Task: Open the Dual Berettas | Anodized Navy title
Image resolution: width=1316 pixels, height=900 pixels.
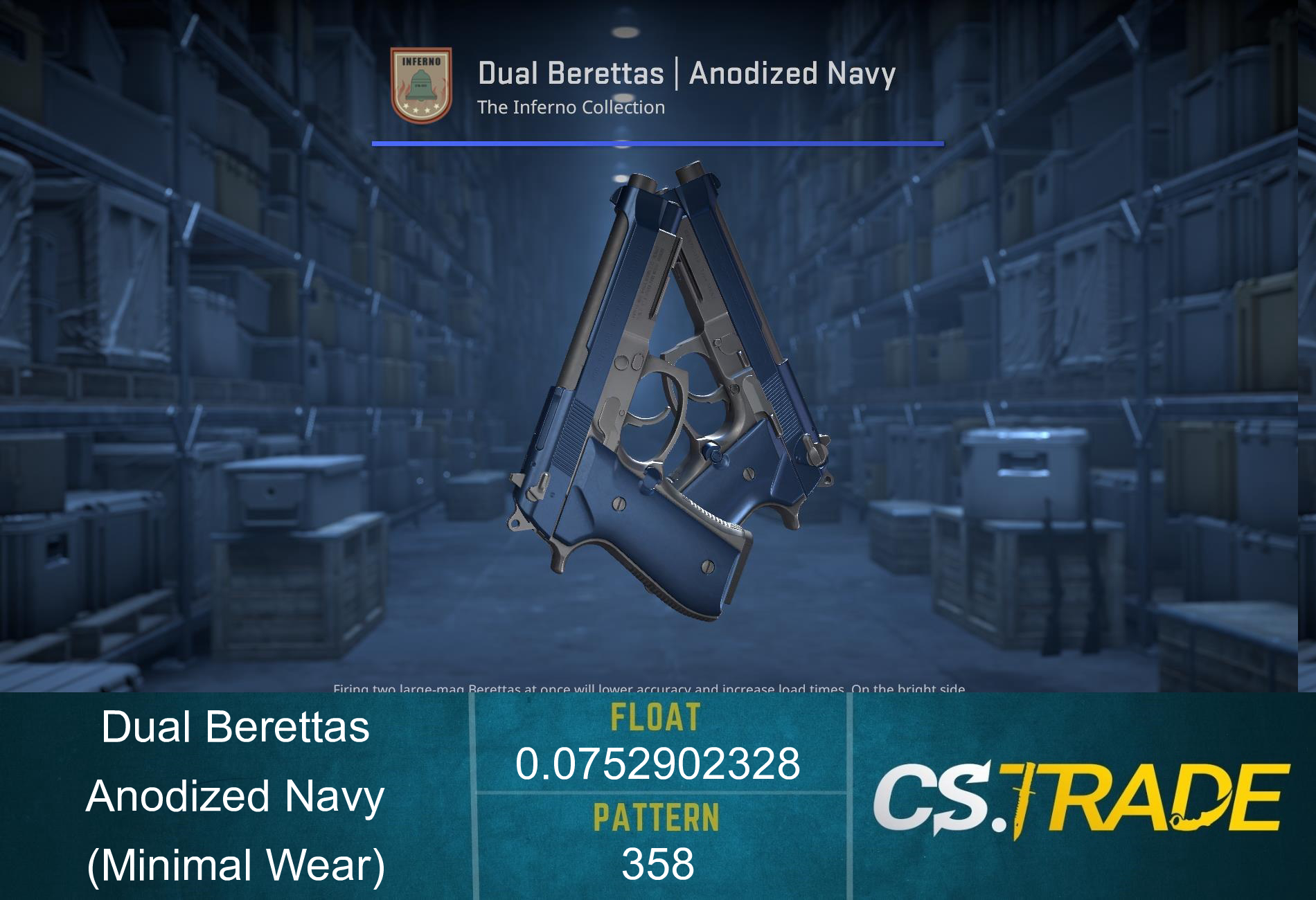Action: point(686,72)
